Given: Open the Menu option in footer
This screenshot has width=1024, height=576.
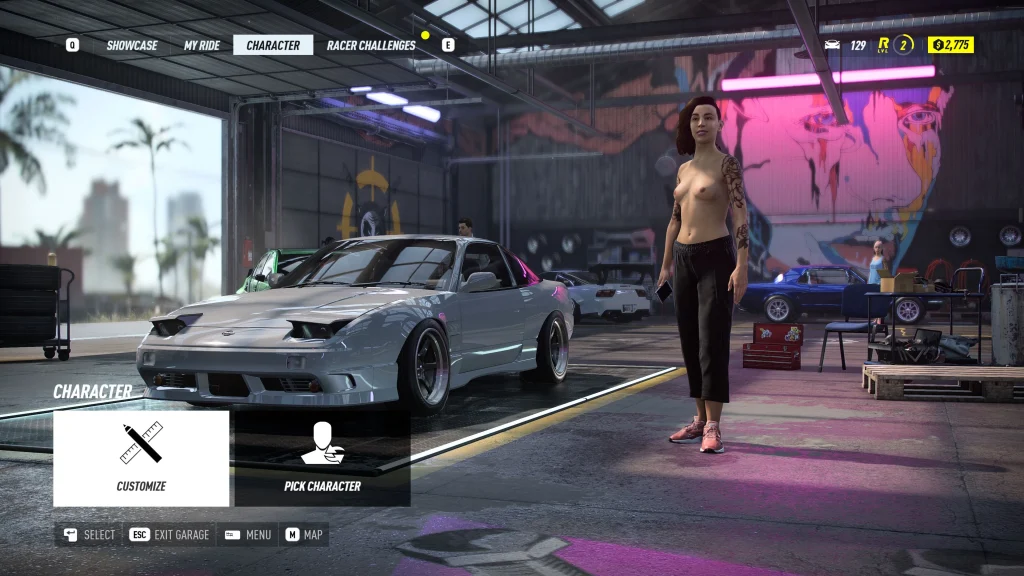Looking at the screenshot, I should tap(249, 535).
